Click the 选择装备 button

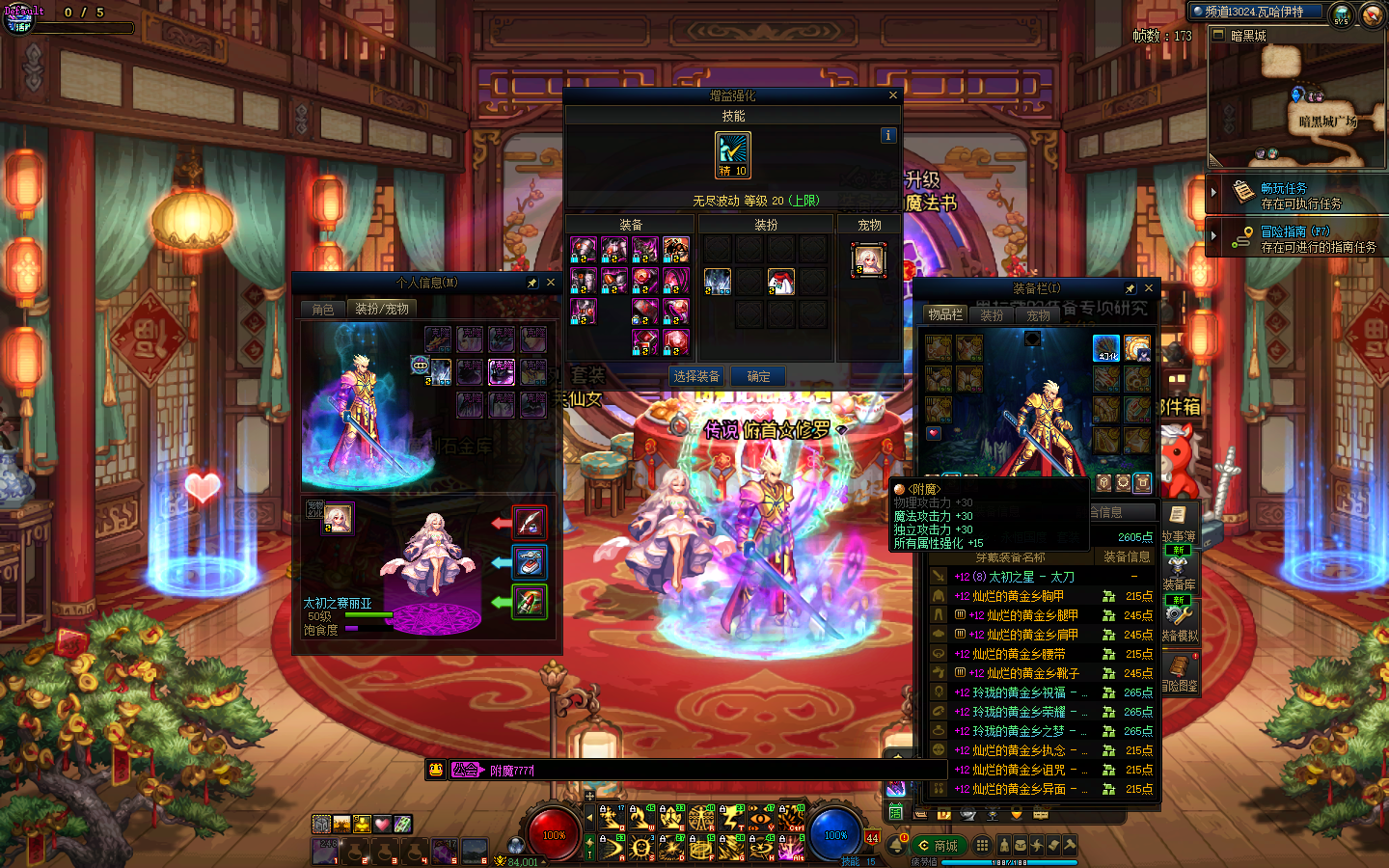click(696, 376)
